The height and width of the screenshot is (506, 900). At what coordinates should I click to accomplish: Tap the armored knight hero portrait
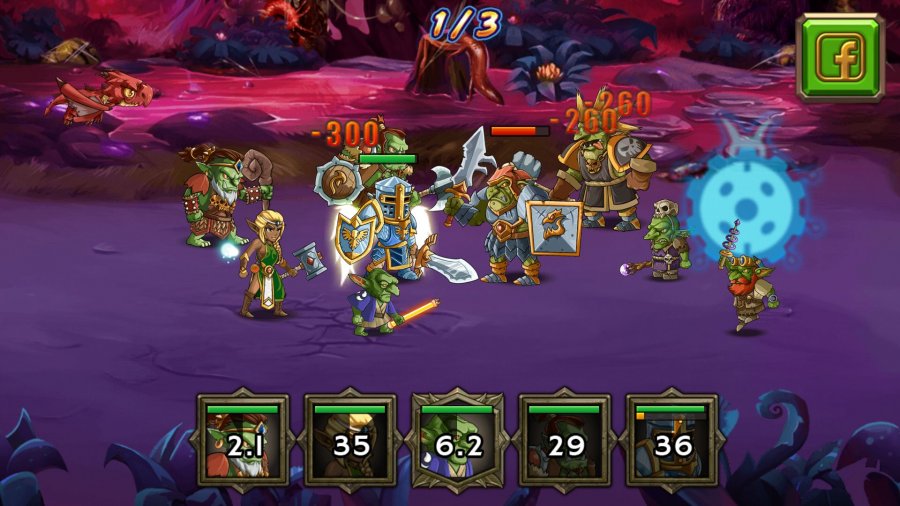coord(672,440)
